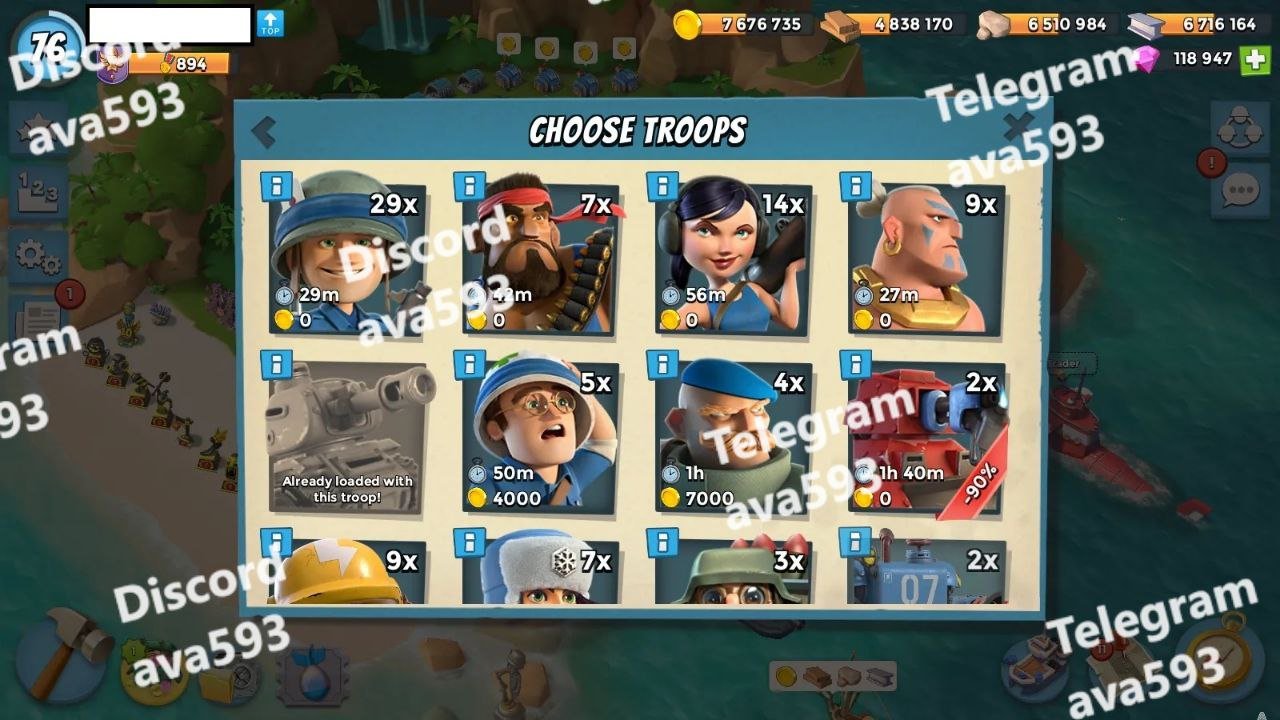Screen dimensions: 1280x720
Task: Buy more diamonds with green plus button
Action: tap(1254, 59)
